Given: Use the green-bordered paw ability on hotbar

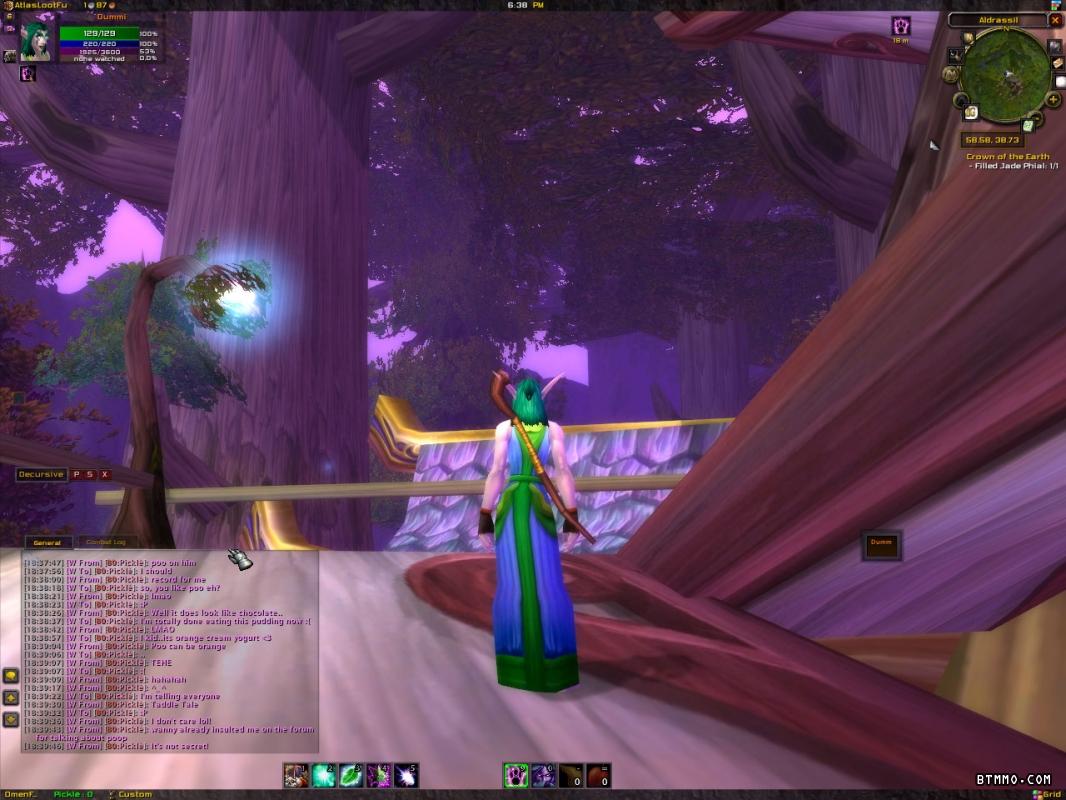Looking at the screenshot, I should 516,775.
